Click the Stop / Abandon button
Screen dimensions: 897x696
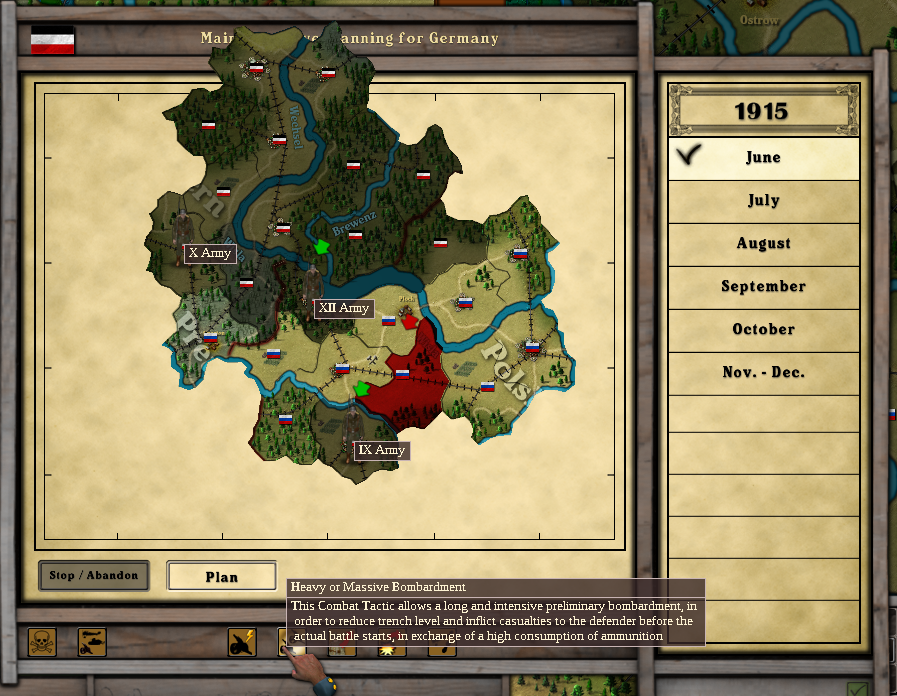coord(94,575)
